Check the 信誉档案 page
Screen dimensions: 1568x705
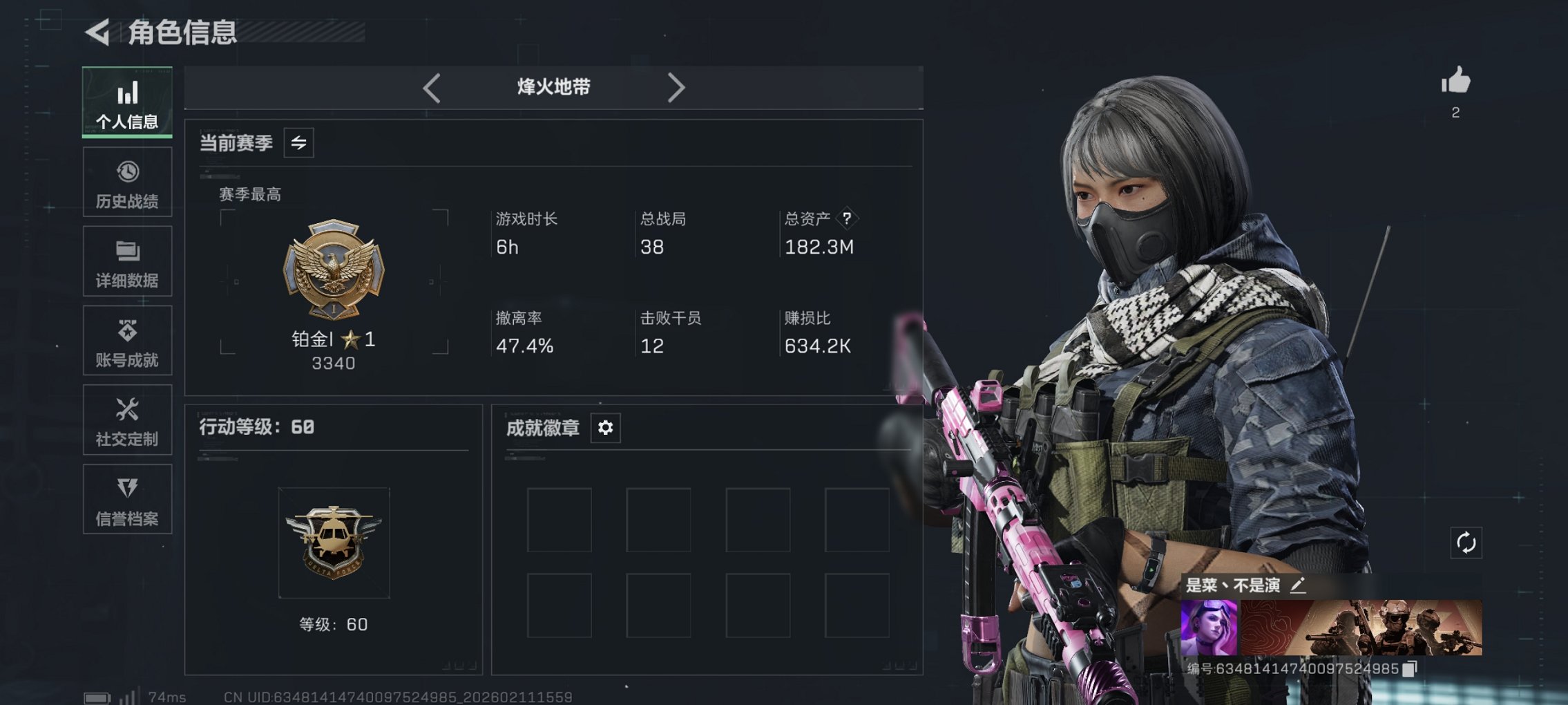(x=127, y=499)
